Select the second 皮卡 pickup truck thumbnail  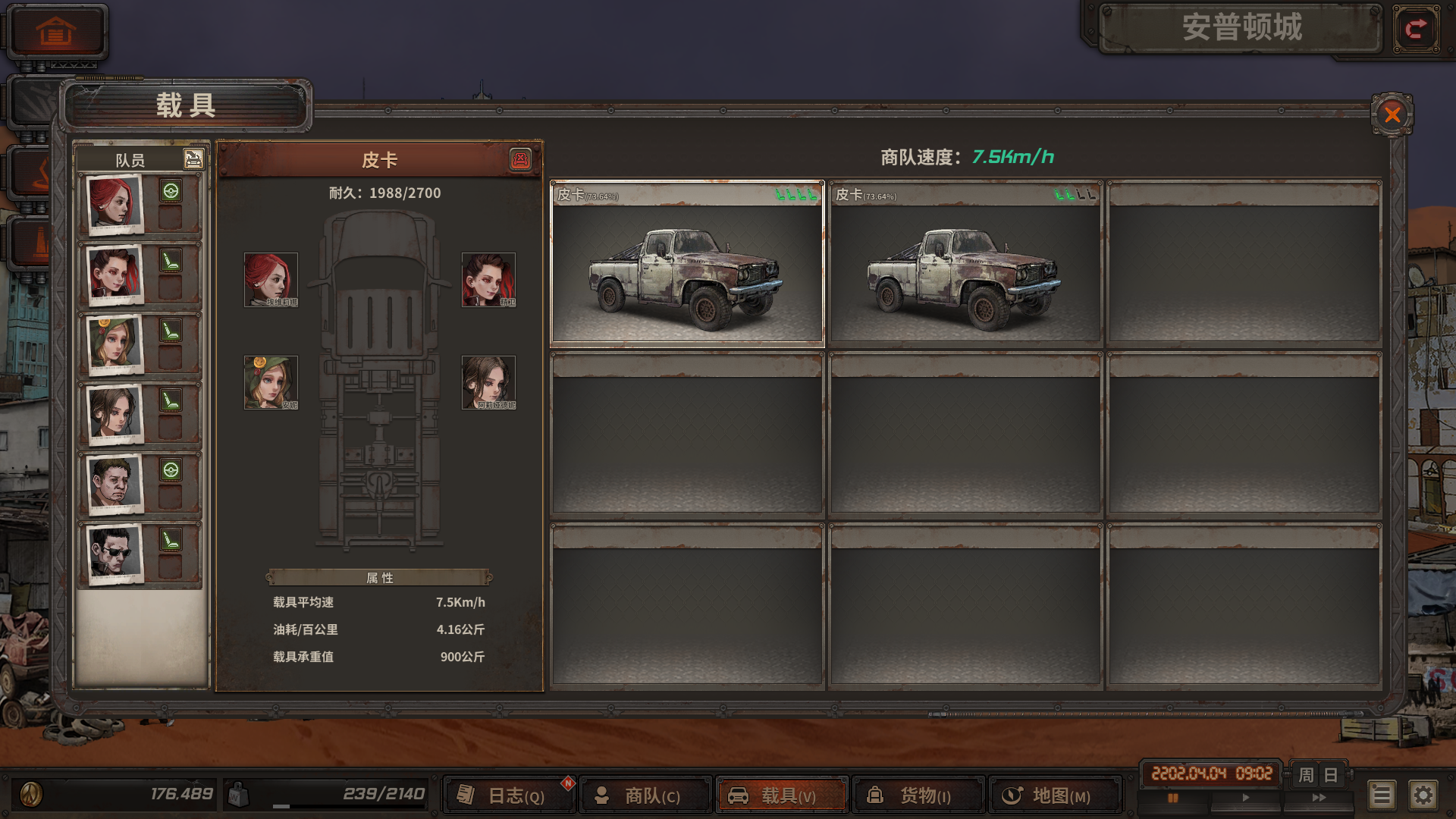pyautogui.click(x=964, y=264)
